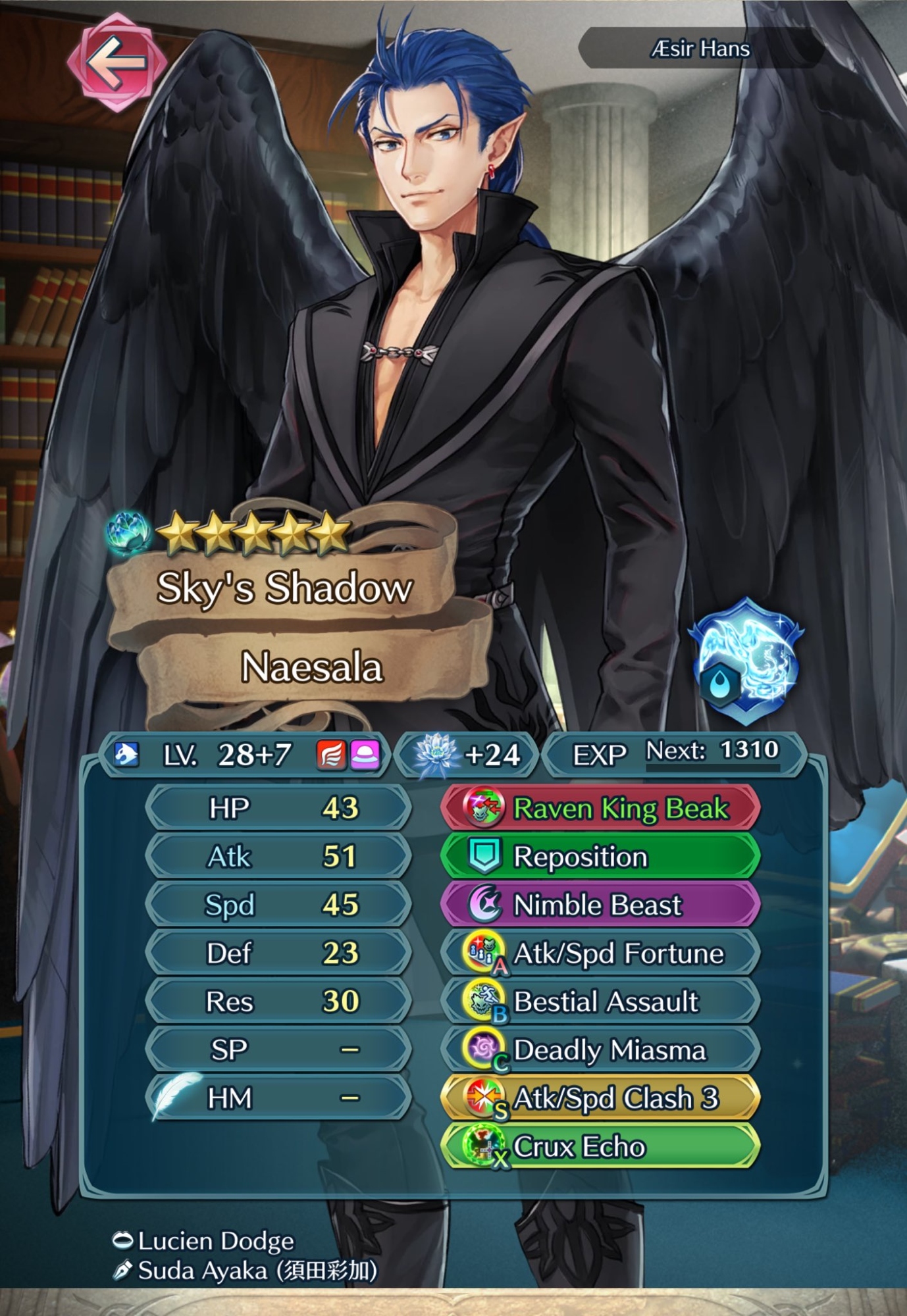Tap the five-star rarity display
The height and width of the screenshot is (1316, 907).
point(253,534)
